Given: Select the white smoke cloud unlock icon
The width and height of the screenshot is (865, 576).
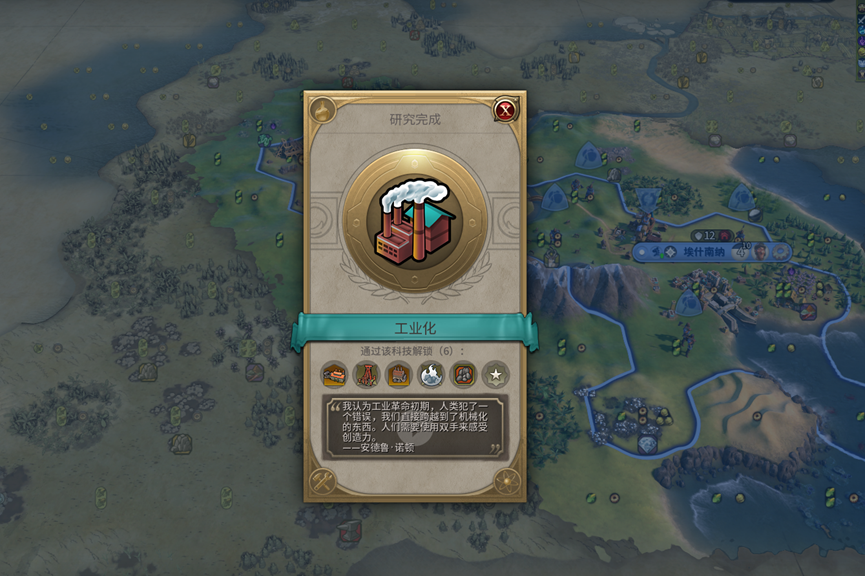Looking at the screenshot, I should click(430, 375).
